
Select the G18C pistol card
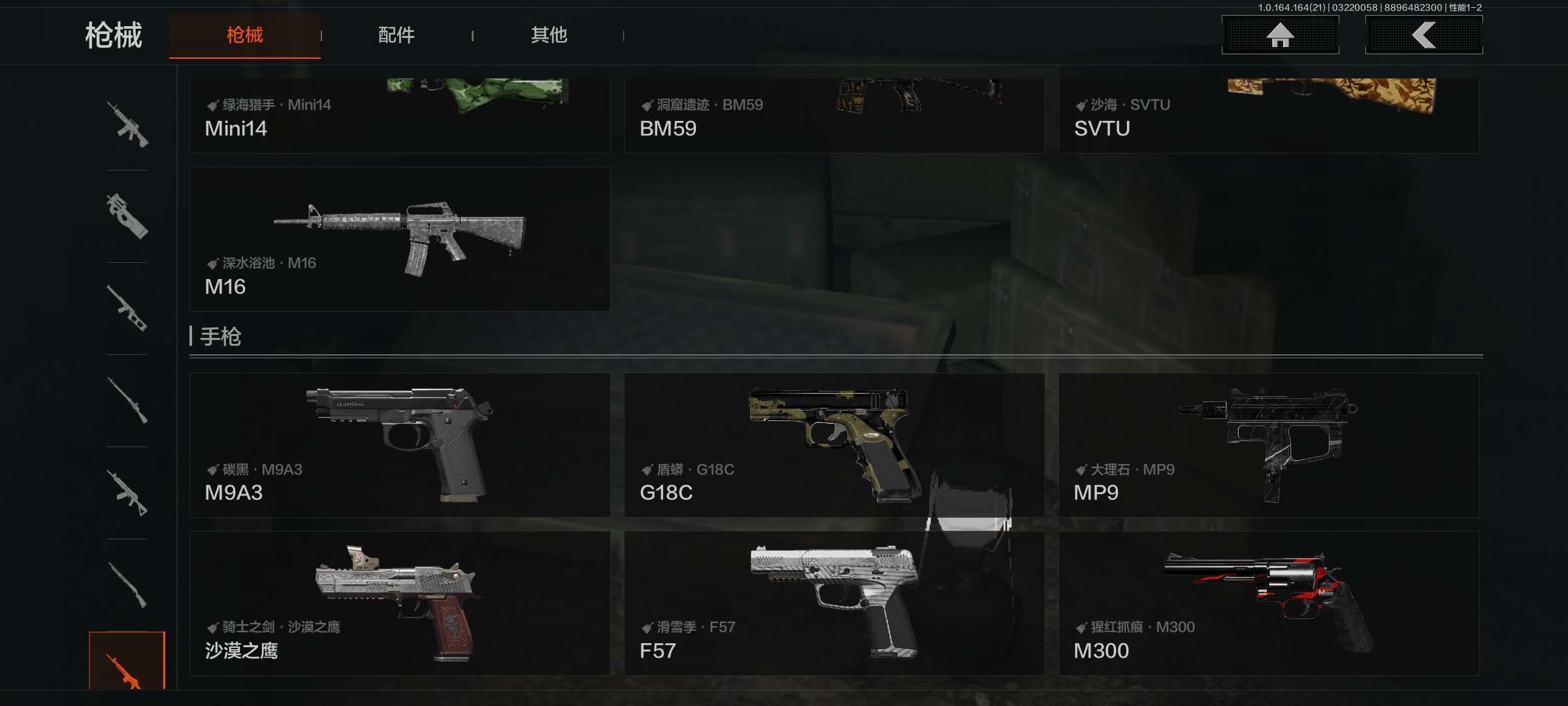[834, 445]
